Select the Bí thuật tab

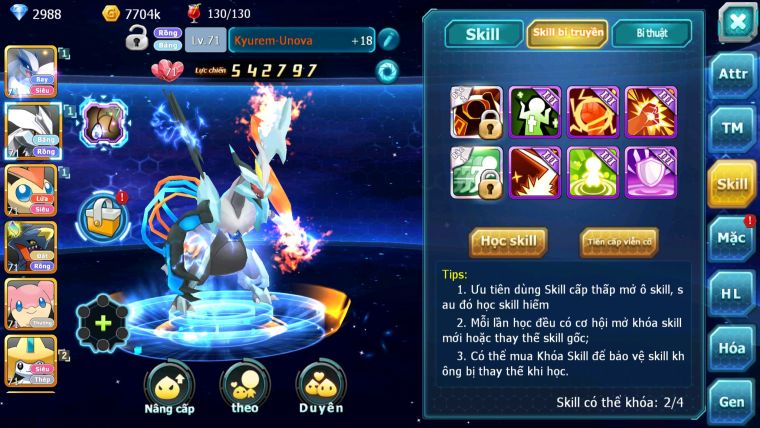(x=651, y=33)
